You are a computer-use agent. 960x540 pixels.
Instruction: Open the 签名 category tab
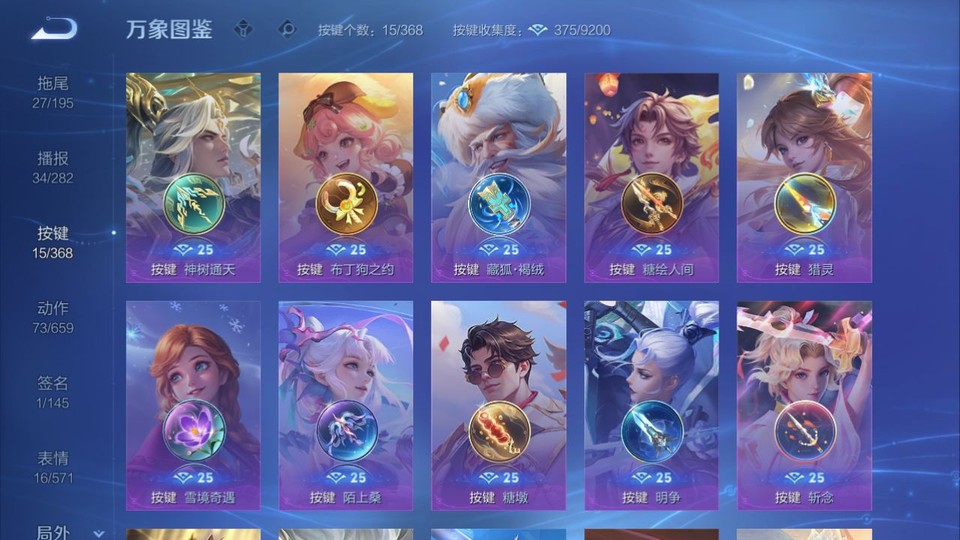click(x=53, y=392)
